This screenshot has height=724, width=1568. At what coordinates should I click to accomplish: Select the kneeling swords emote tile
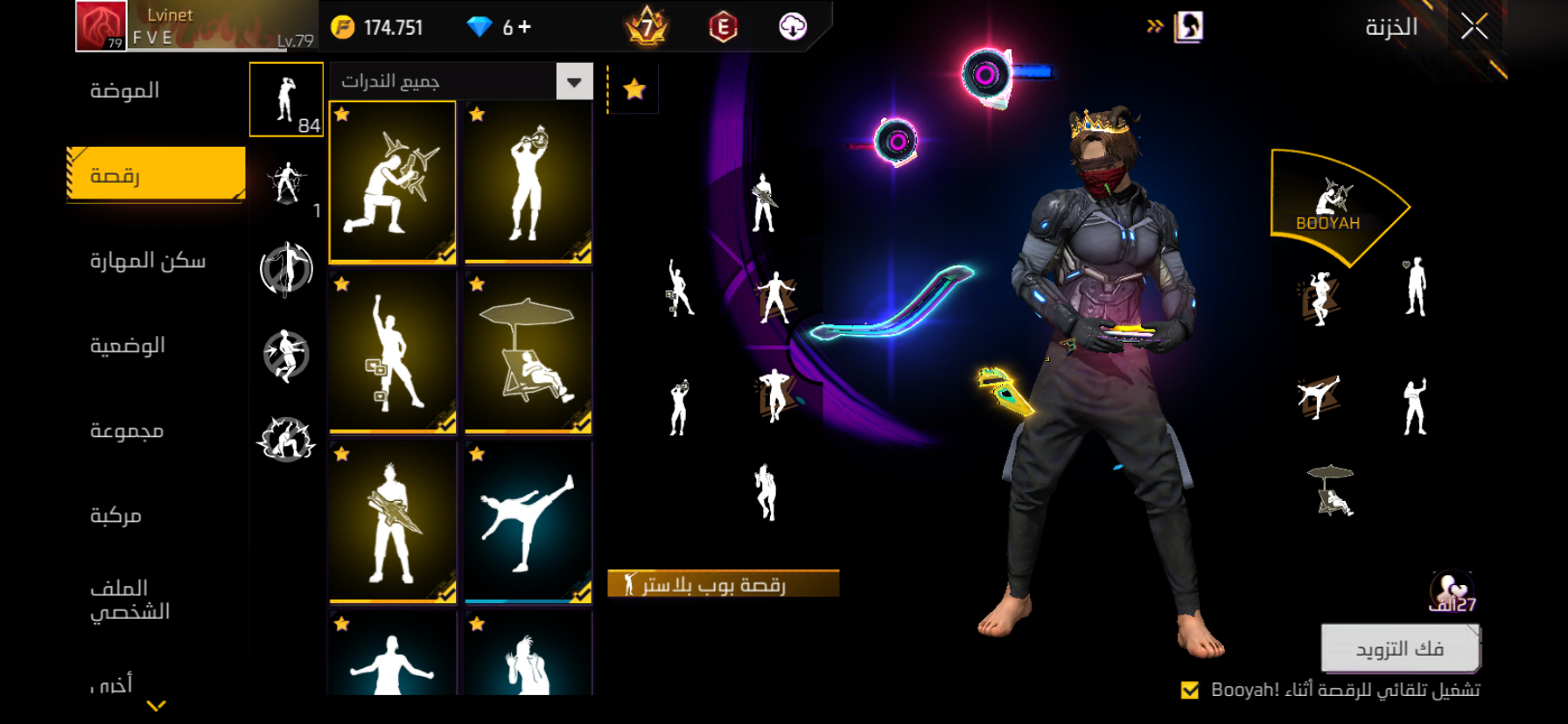[x=393, y=182]
